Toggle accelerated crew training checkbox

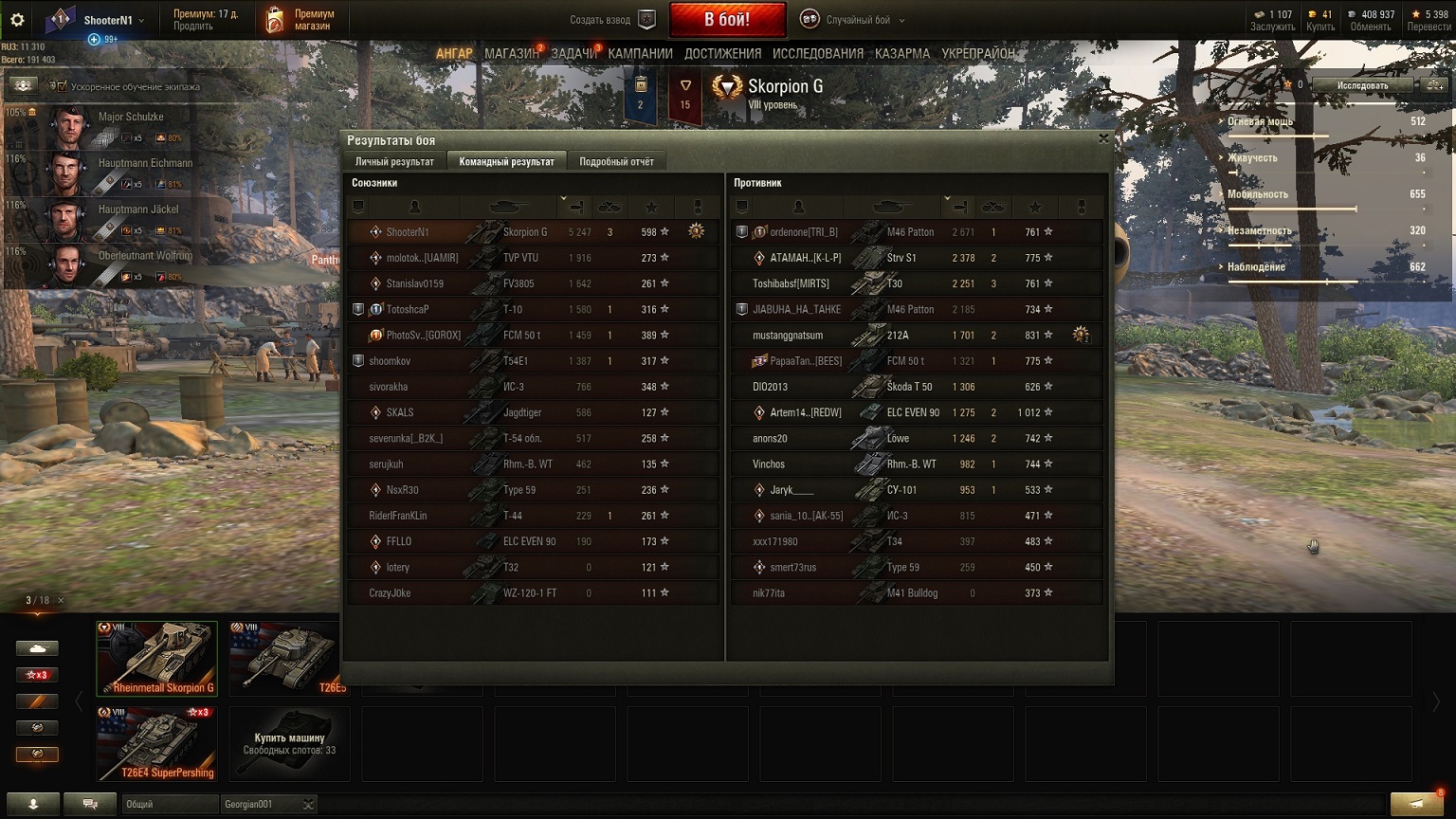[59, 86]
